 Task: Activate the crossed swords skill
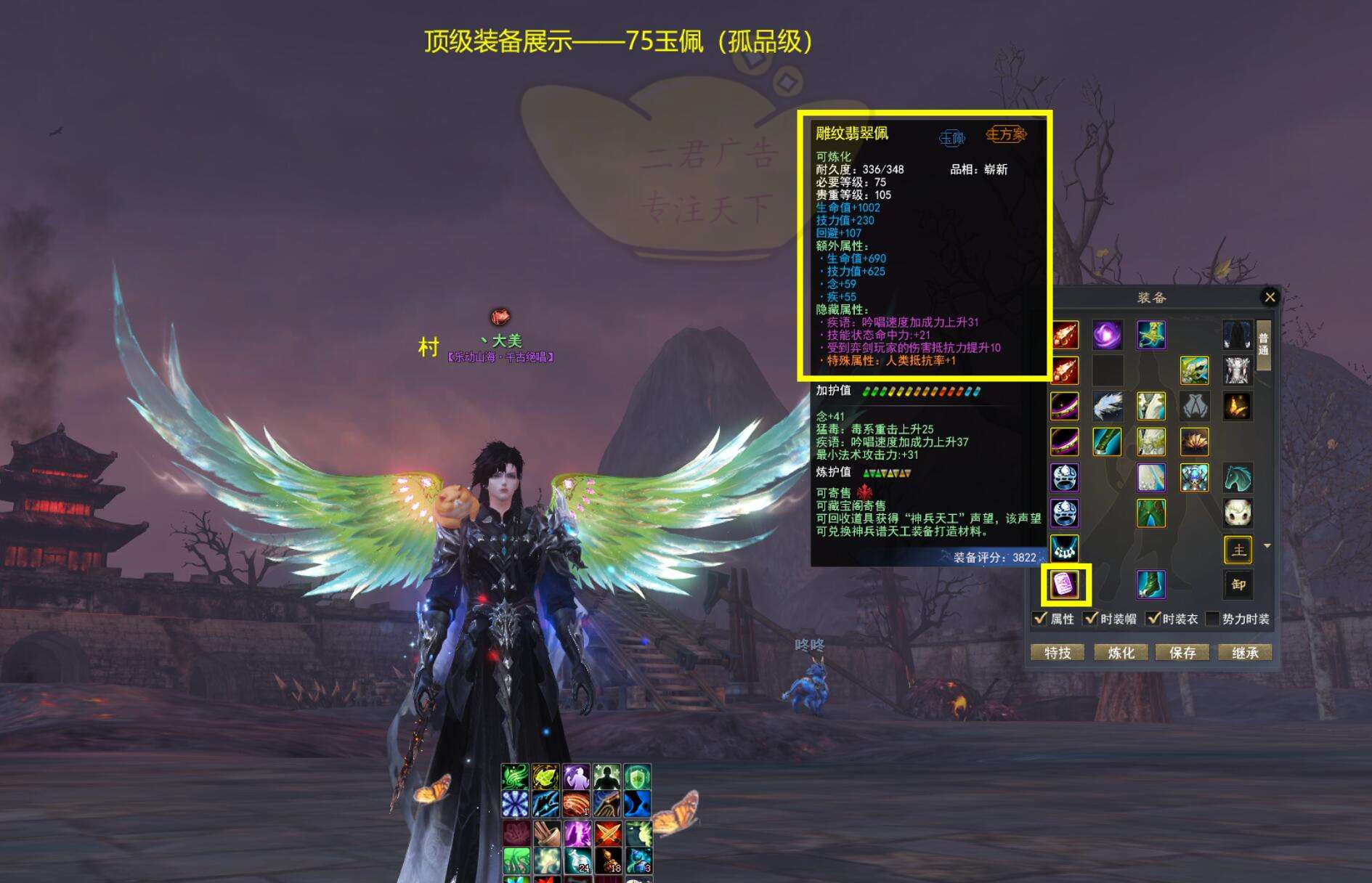click(607, 833)
